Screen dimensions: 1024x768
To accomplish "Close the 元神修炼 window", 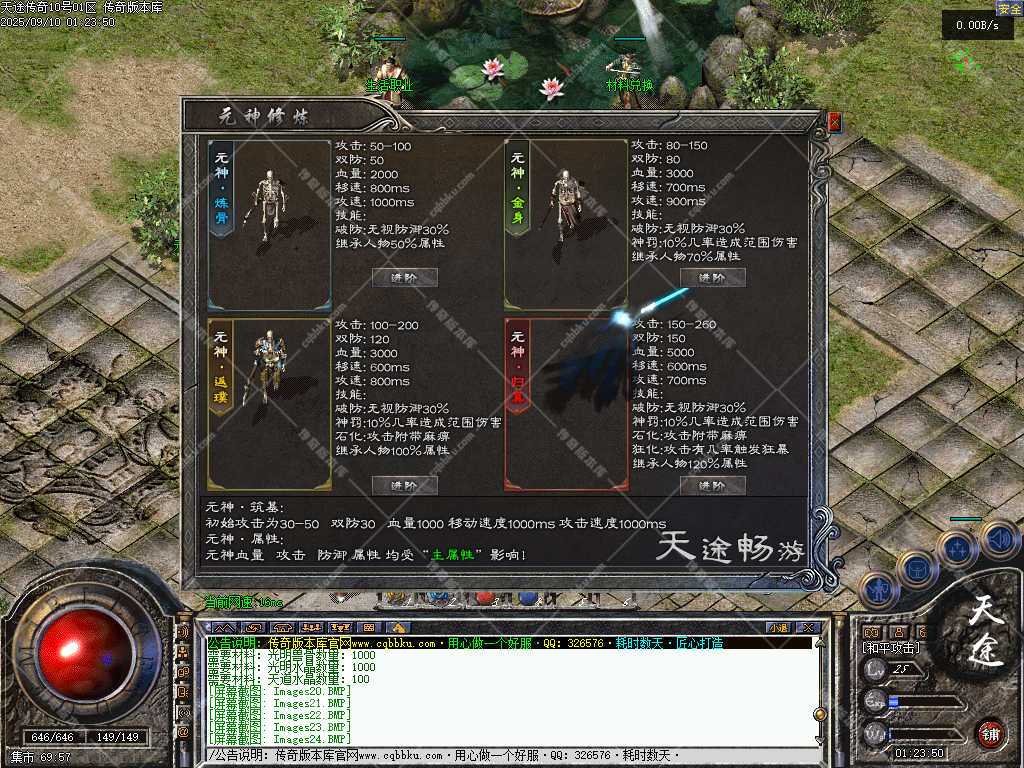I will 835,122.
